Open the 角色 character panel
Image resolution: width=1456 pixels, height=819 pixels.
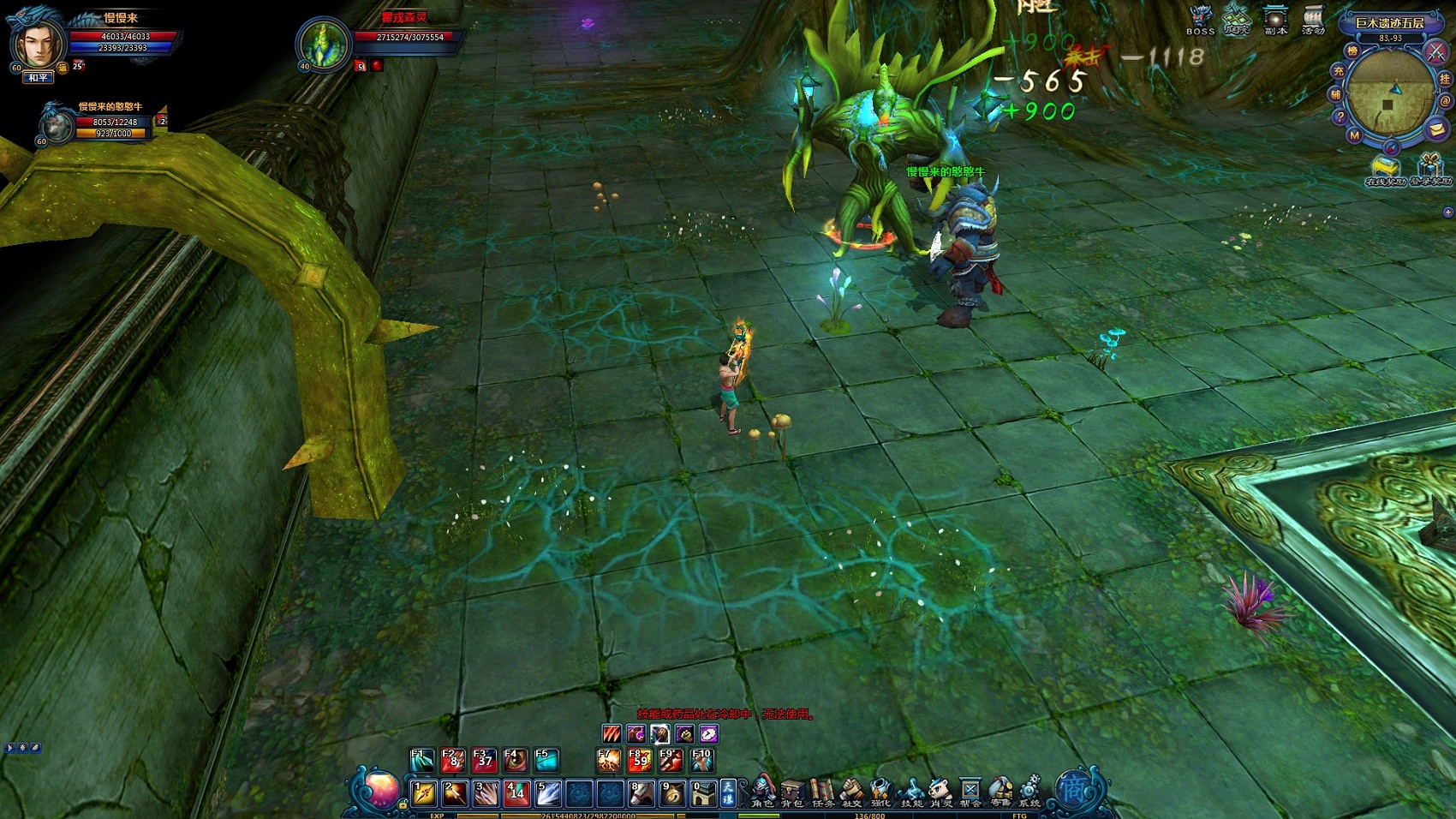pyautogui.click(x=762, y=791)
